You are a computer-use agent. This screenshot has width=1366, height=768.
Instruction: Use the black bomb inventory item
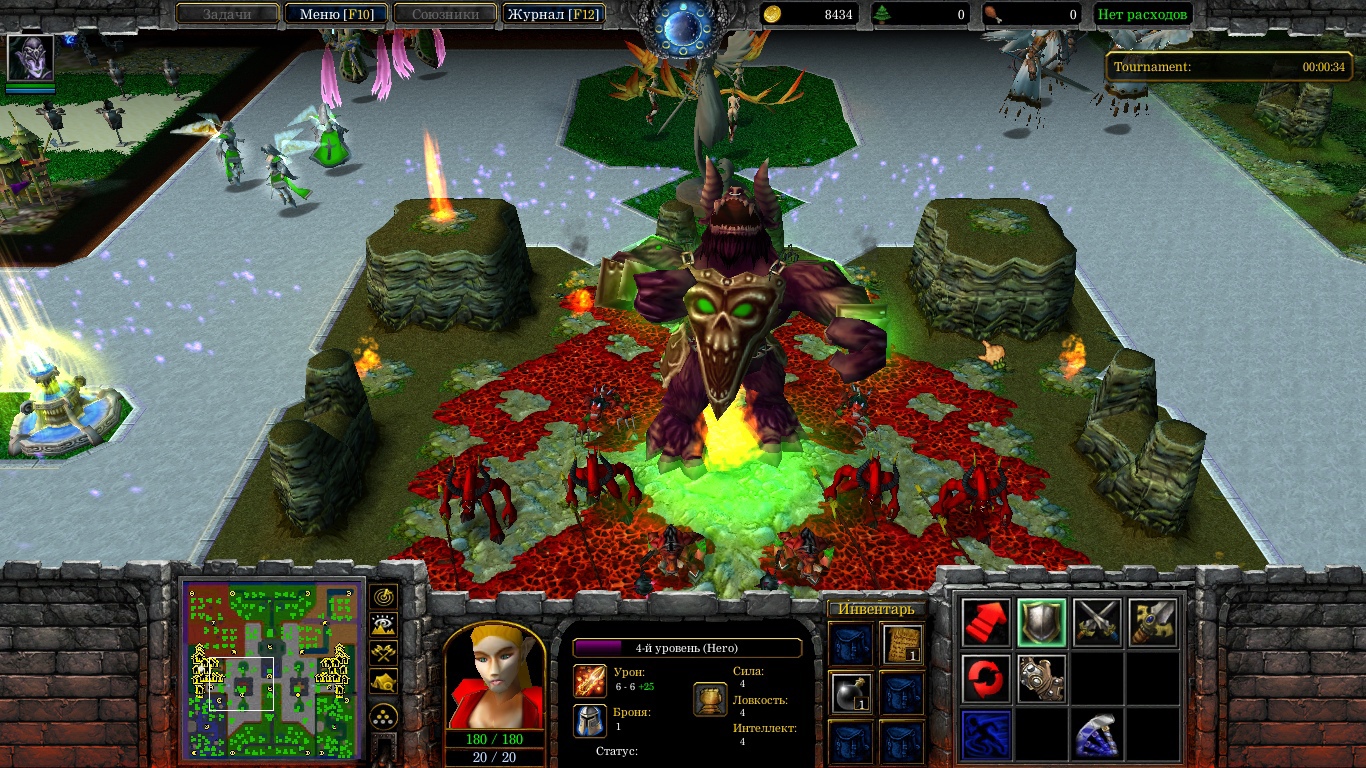[851, 692]
